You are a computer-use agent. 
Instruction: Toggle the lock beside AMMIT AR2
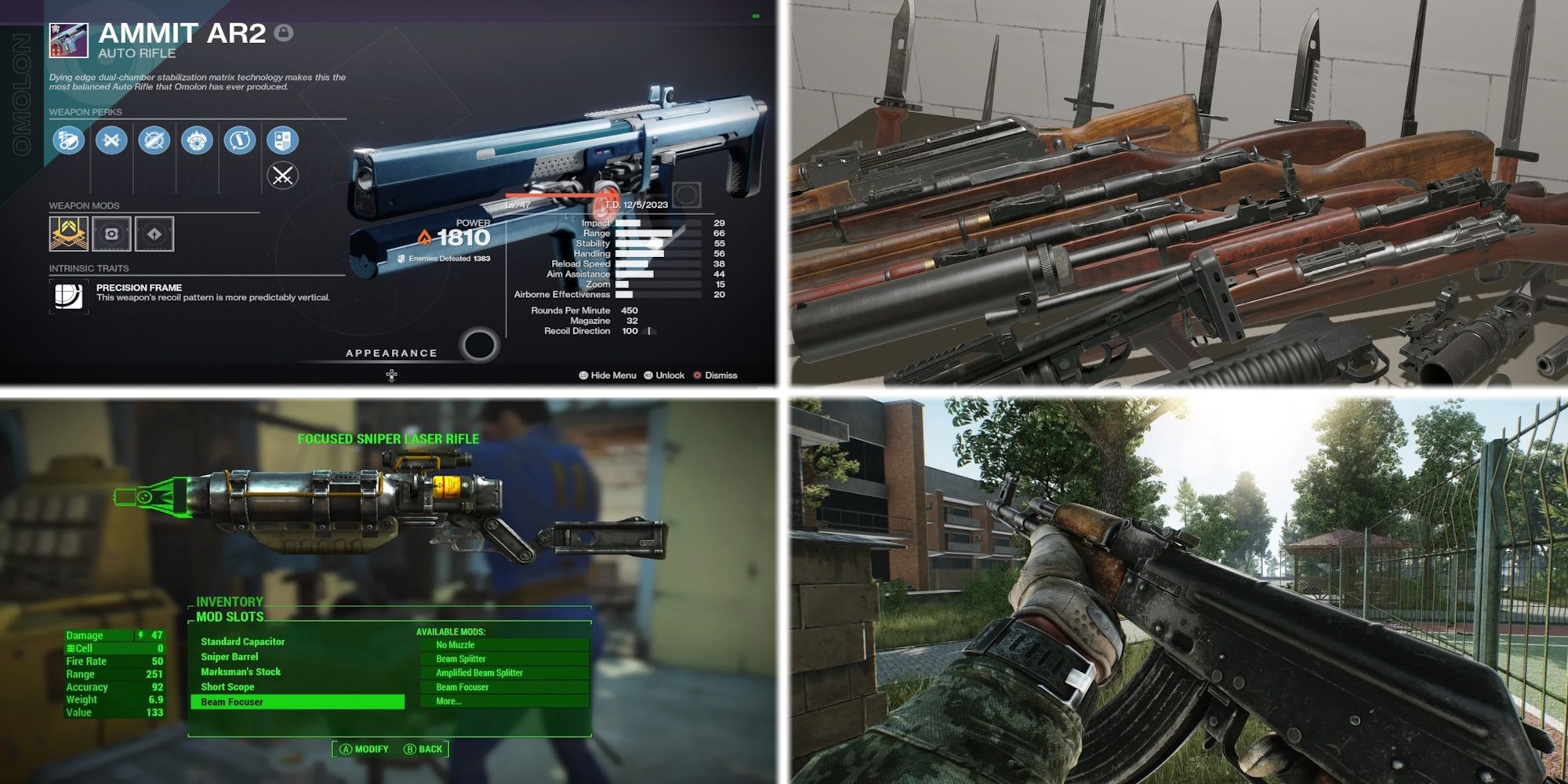point(285,34)
